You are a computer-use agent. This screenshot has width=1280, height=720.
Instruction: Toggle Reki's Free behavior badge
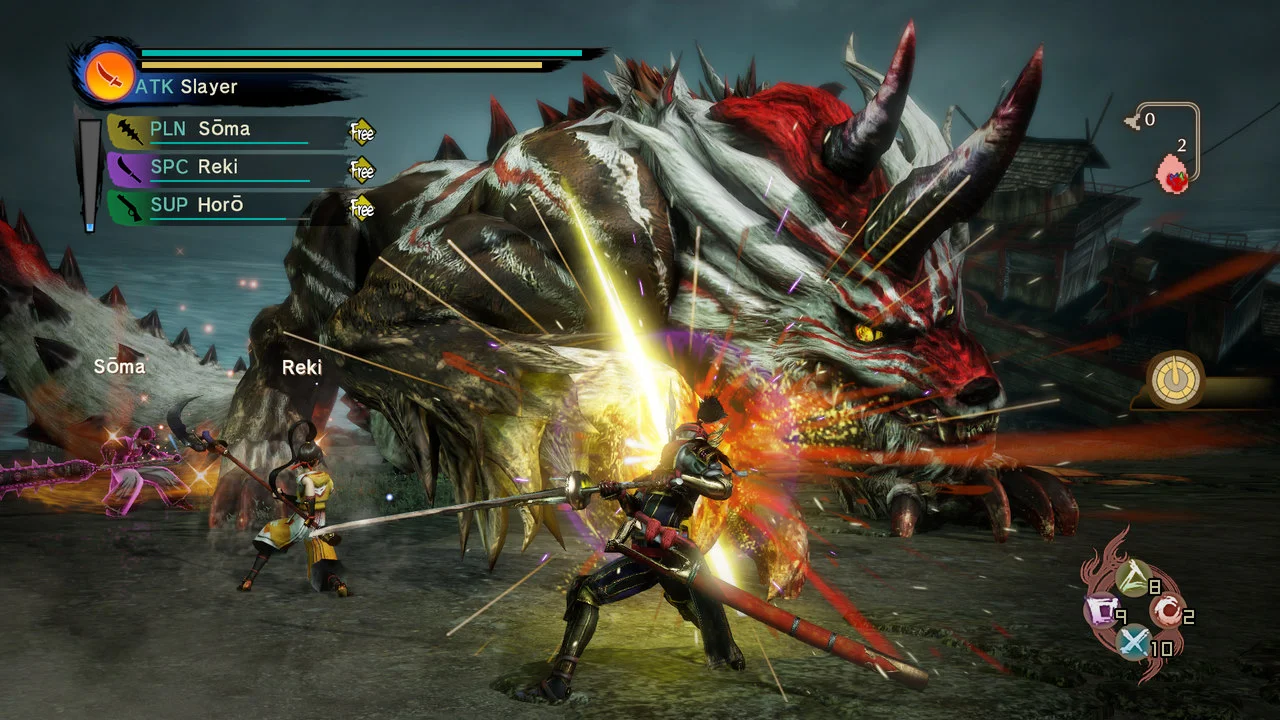click(x=361, y=170)
